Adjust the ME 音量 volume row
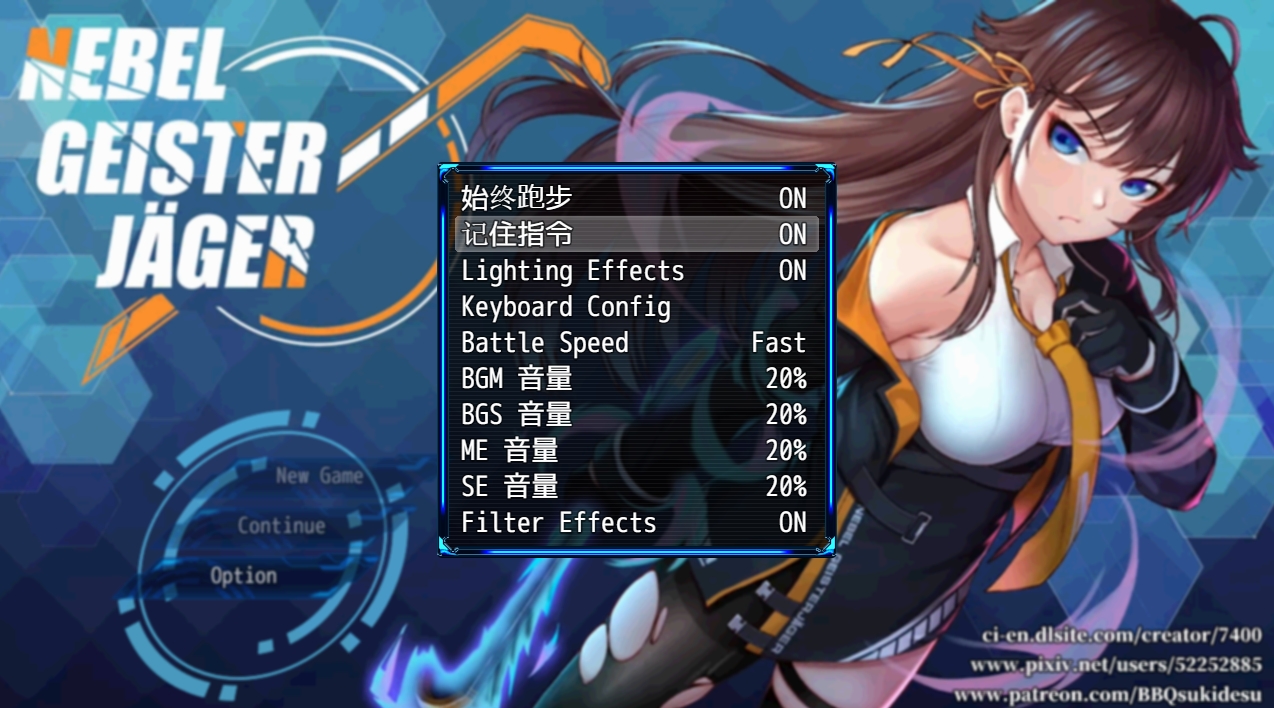Viewport: 1274px width, 708px height. click(636, 450)
